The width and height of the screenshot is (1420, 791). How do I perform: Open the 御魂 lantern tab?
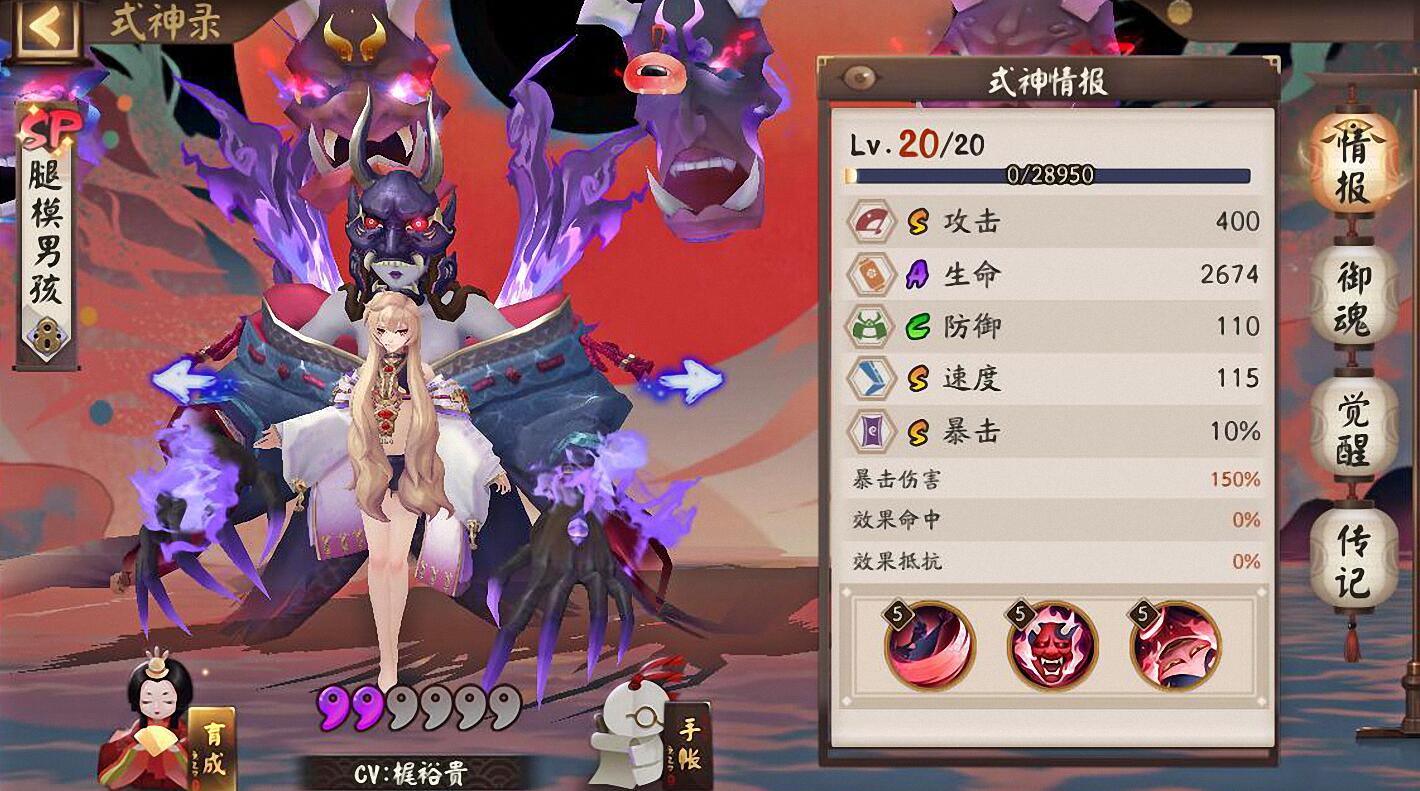point(1353,297)
